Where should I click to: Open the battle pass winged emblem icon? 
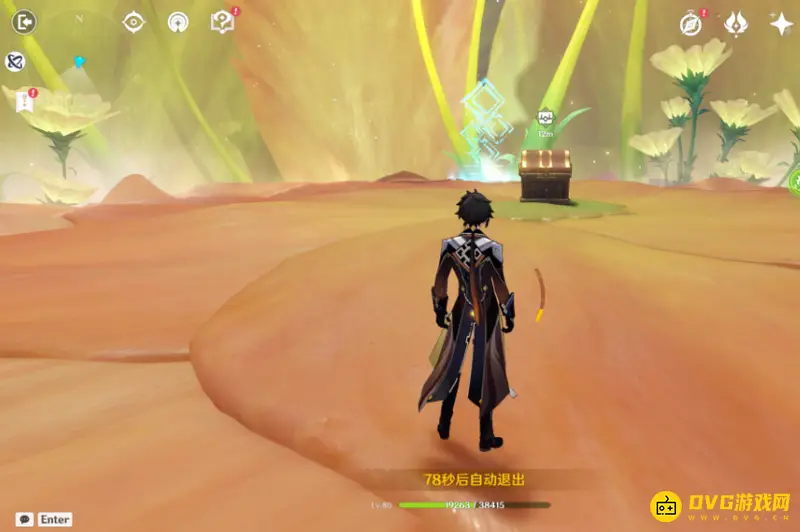pos(736,23)
